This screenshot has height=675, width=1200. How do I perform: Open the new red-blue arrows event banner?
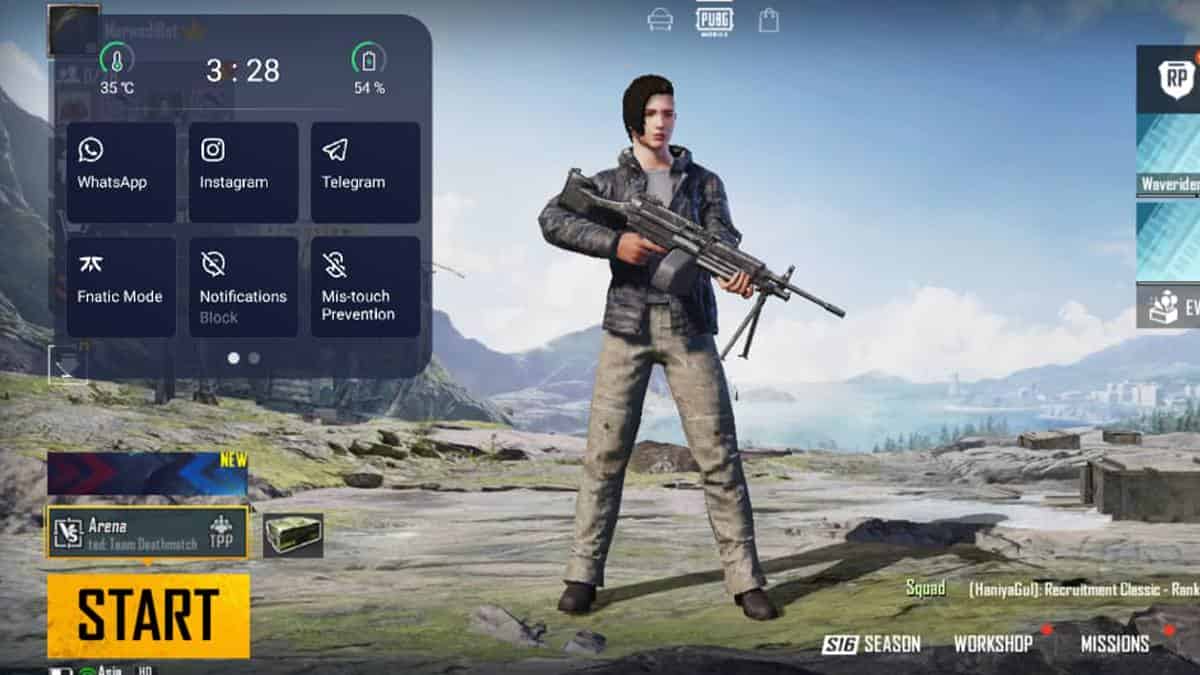tap(147, 474)
